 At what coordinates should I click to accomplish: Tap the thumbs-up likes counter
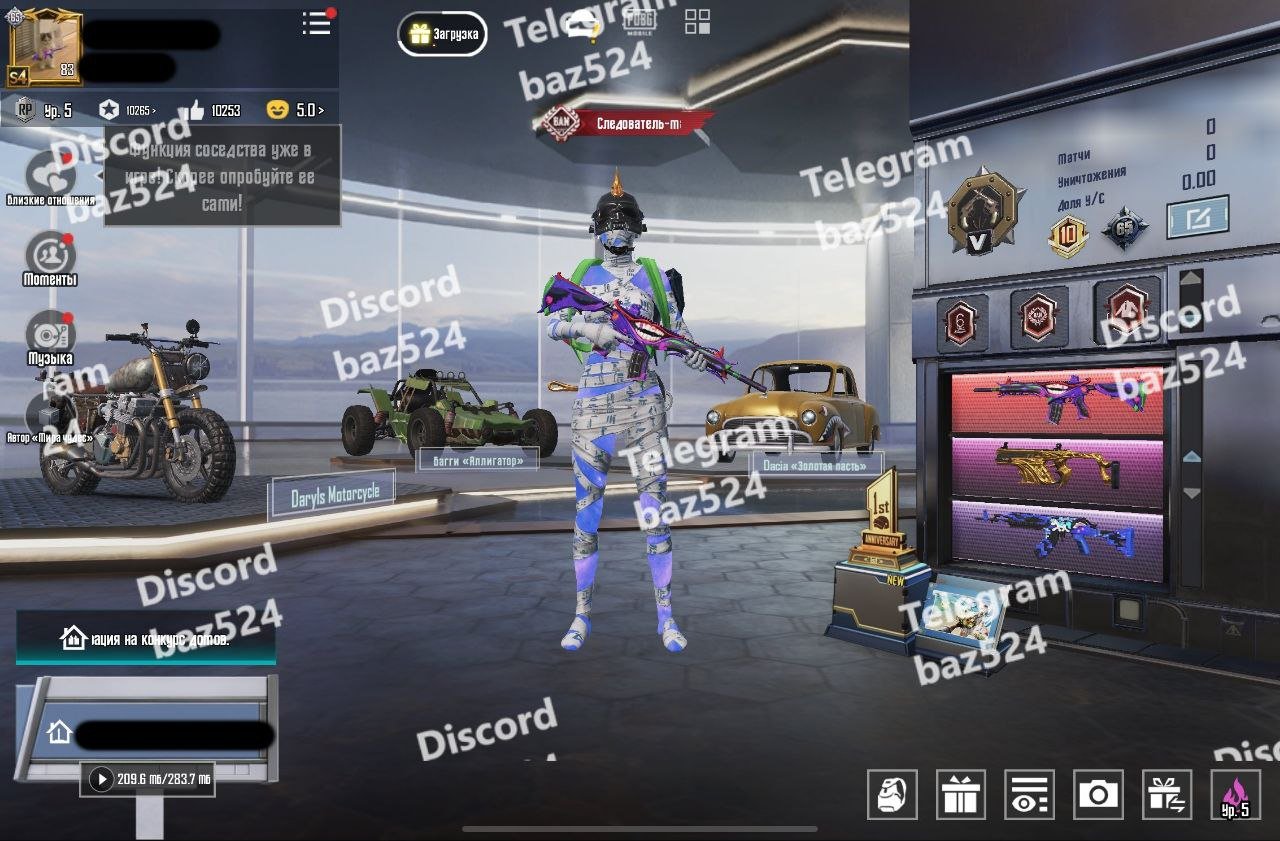[212, 110]
